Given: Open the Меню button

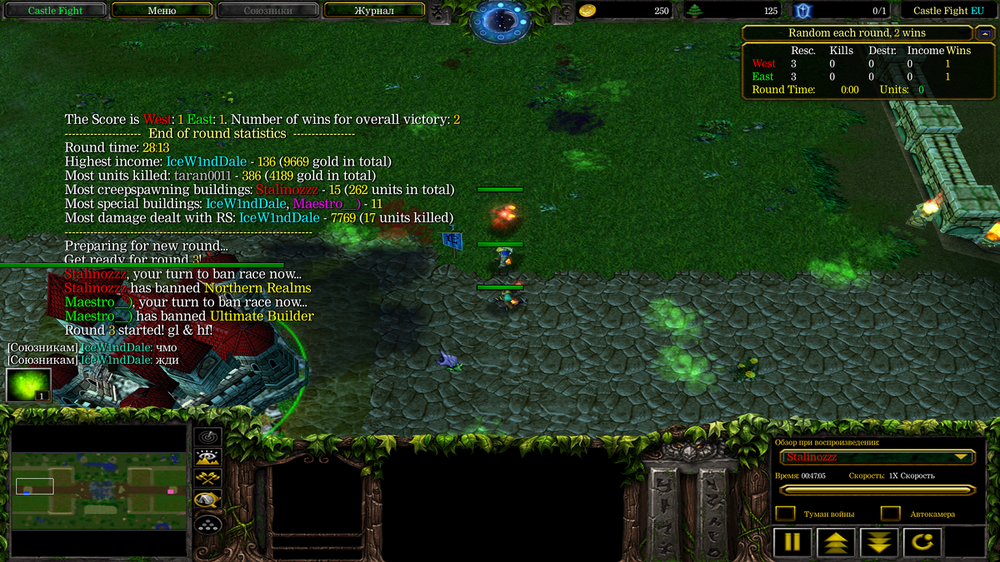Looking at the screenshot, I should pos(162,11).
